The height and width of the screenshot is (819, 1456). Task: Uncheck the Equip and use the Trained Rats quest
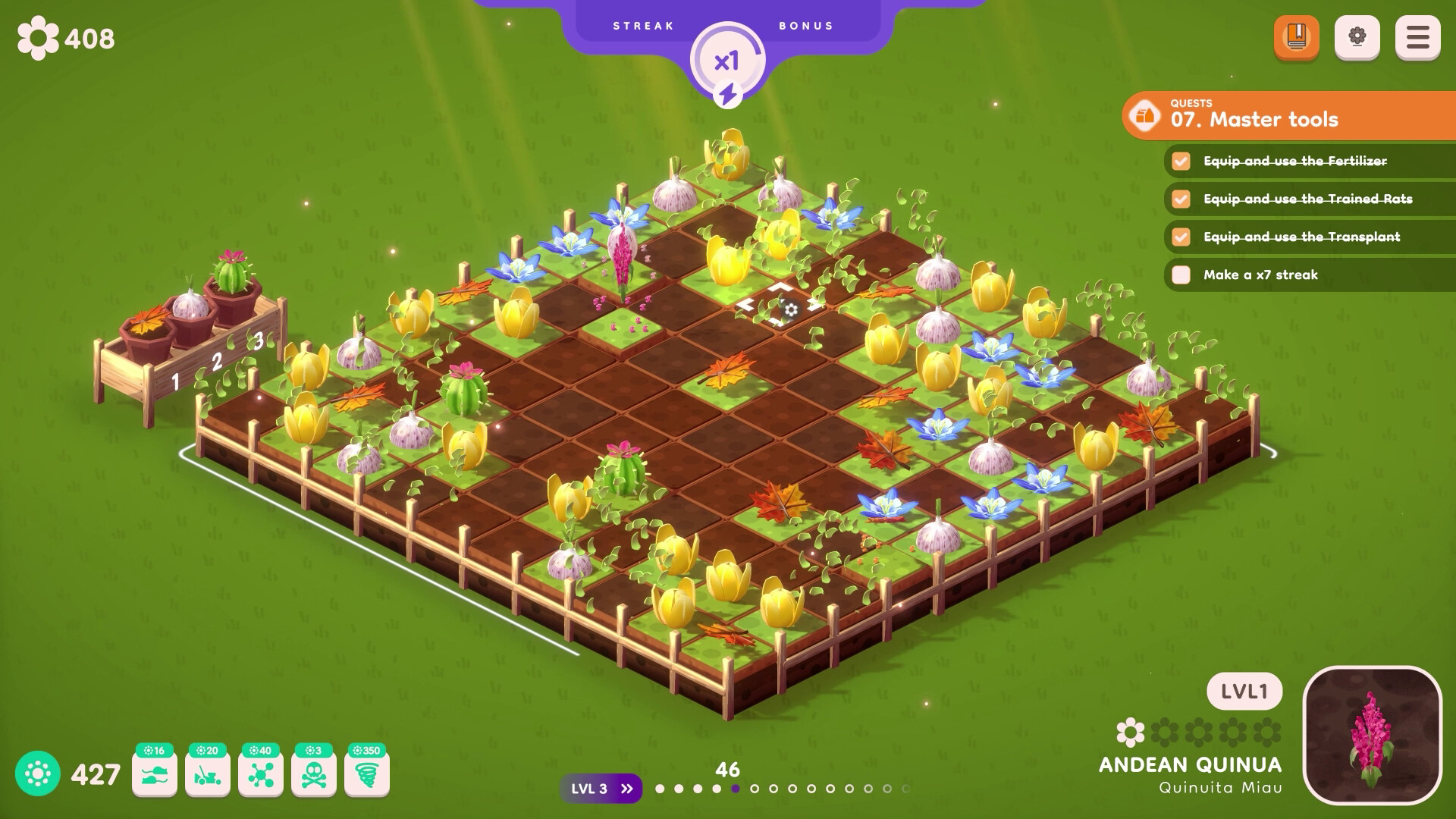pos(1180,199)
